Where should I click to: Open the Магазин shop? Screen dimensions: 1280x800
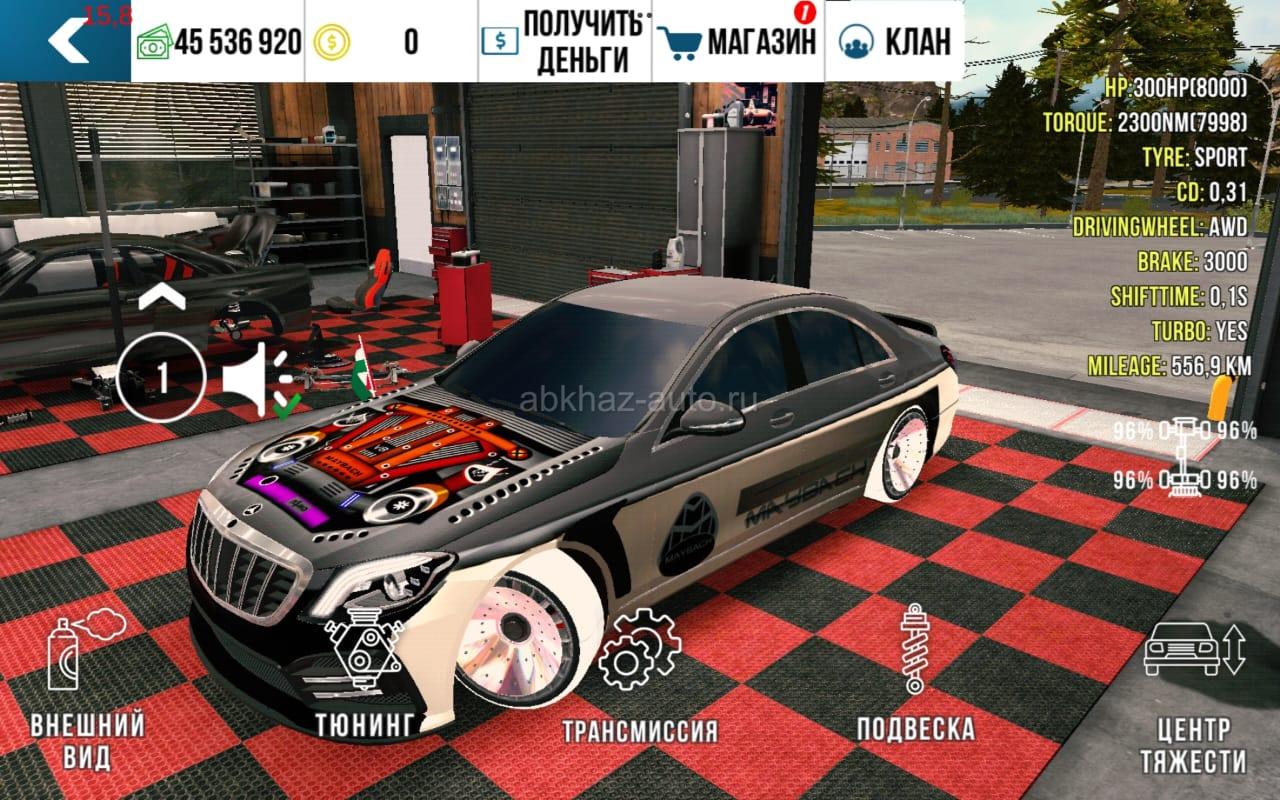[738, 42]
